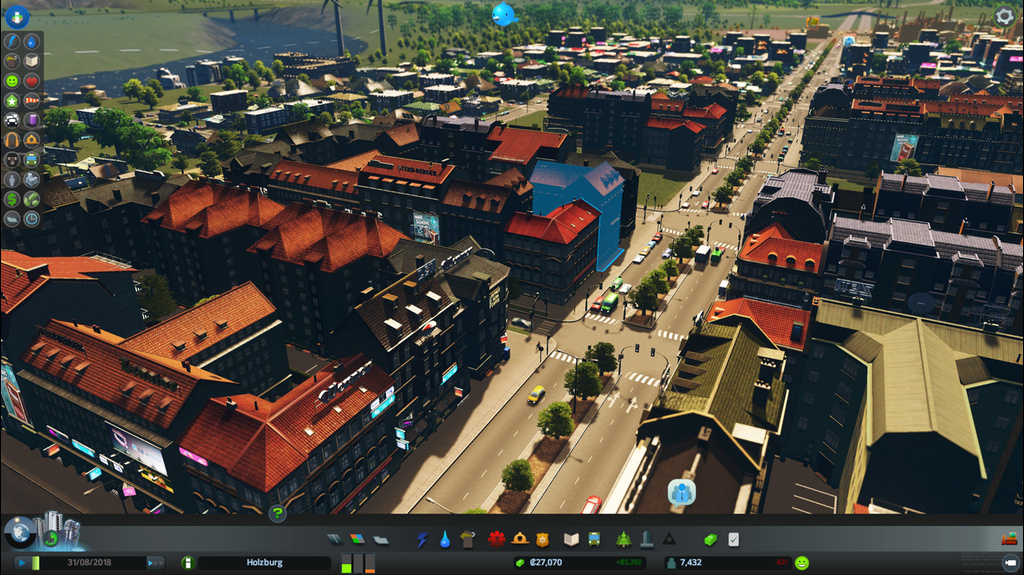Change the simulation speed arrows
The image size is (1024, 575).
point(155,563)
